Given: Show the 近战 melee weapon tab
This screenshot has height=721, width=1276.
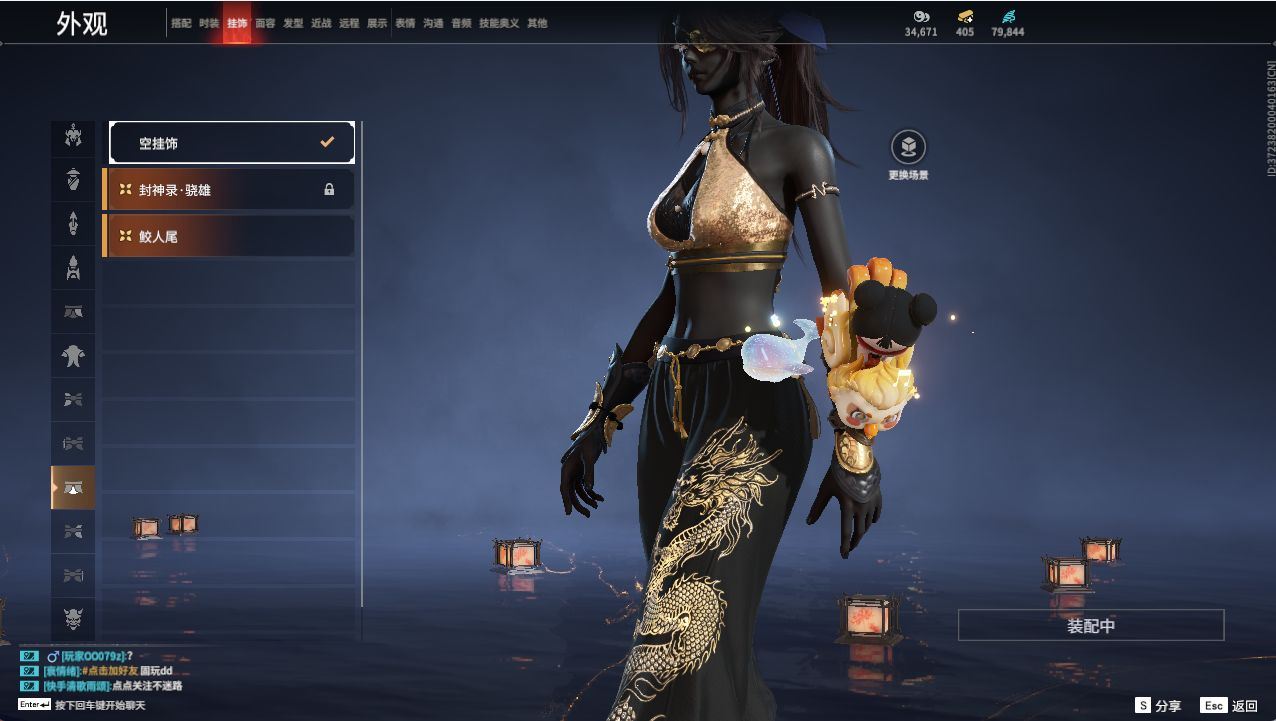Looking at the screenshot, I should click(321, 23).
